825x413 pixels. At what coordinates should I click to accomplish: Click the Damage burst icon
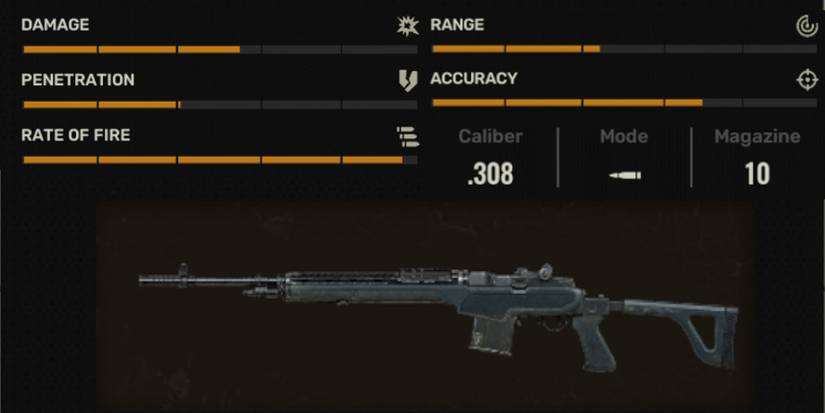coord(406,26)
